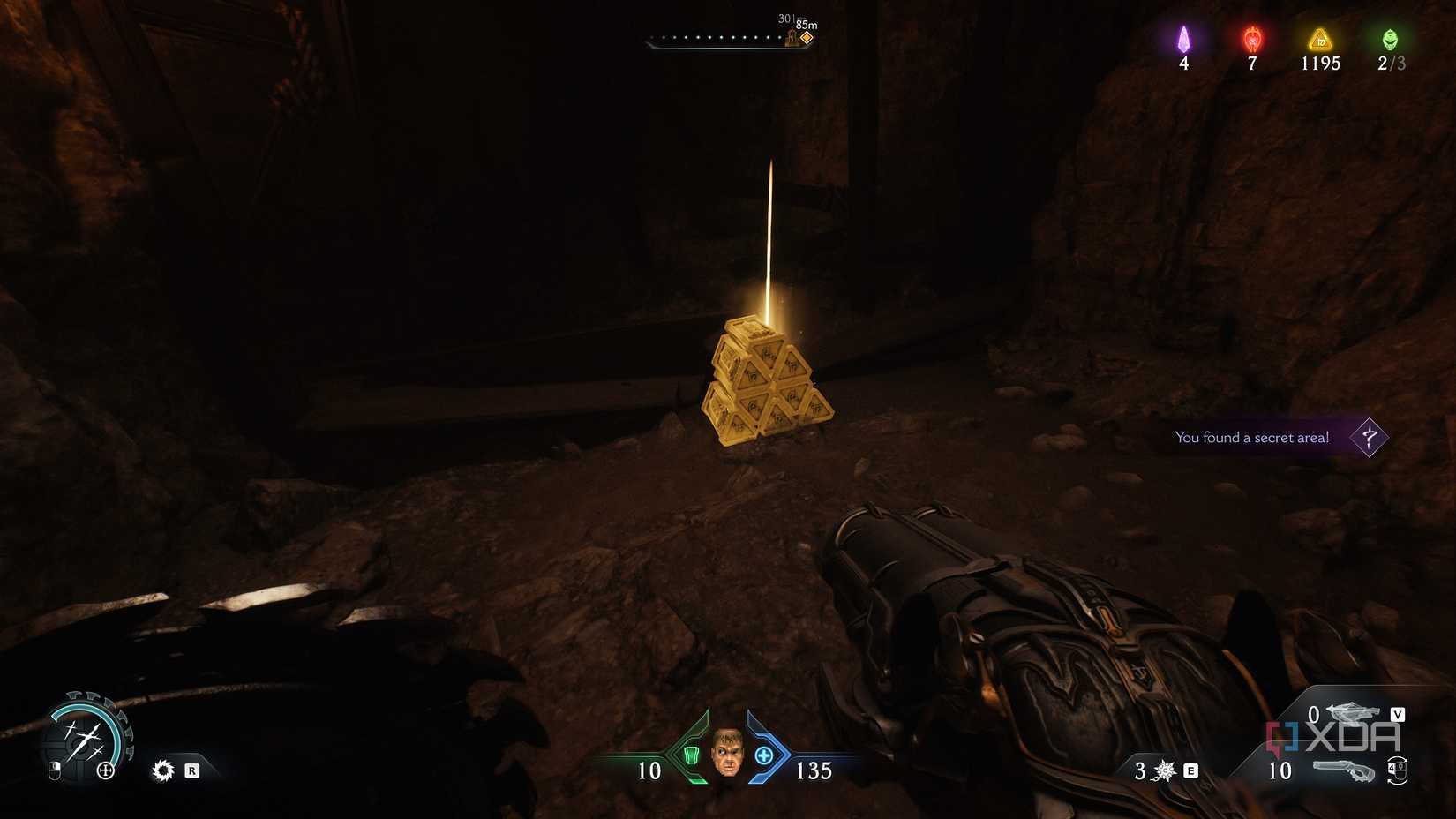Select the purple crystal resource icon
This screenshot has width=1456, height=819.
tap(1183, 40)
